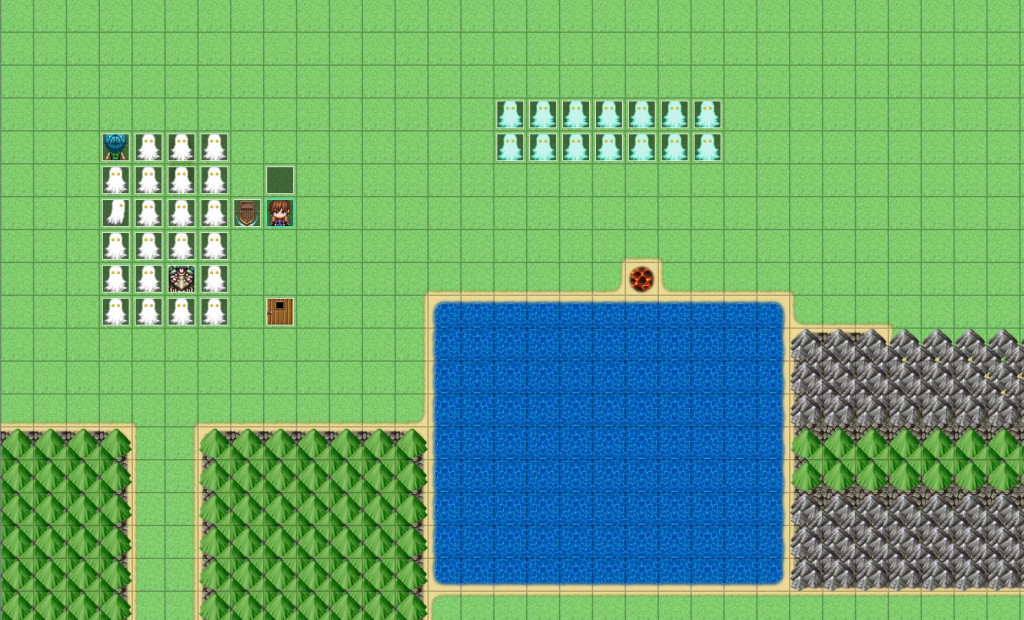Select the wooden door event tile

[280, 312]
